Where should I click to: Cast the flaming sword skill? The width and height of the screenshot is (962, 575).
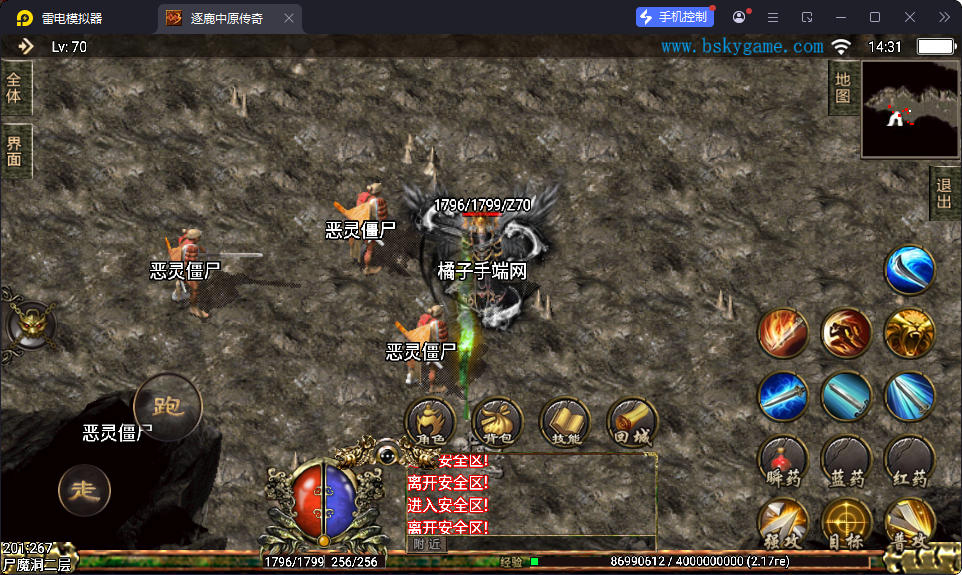coord(783,334)
